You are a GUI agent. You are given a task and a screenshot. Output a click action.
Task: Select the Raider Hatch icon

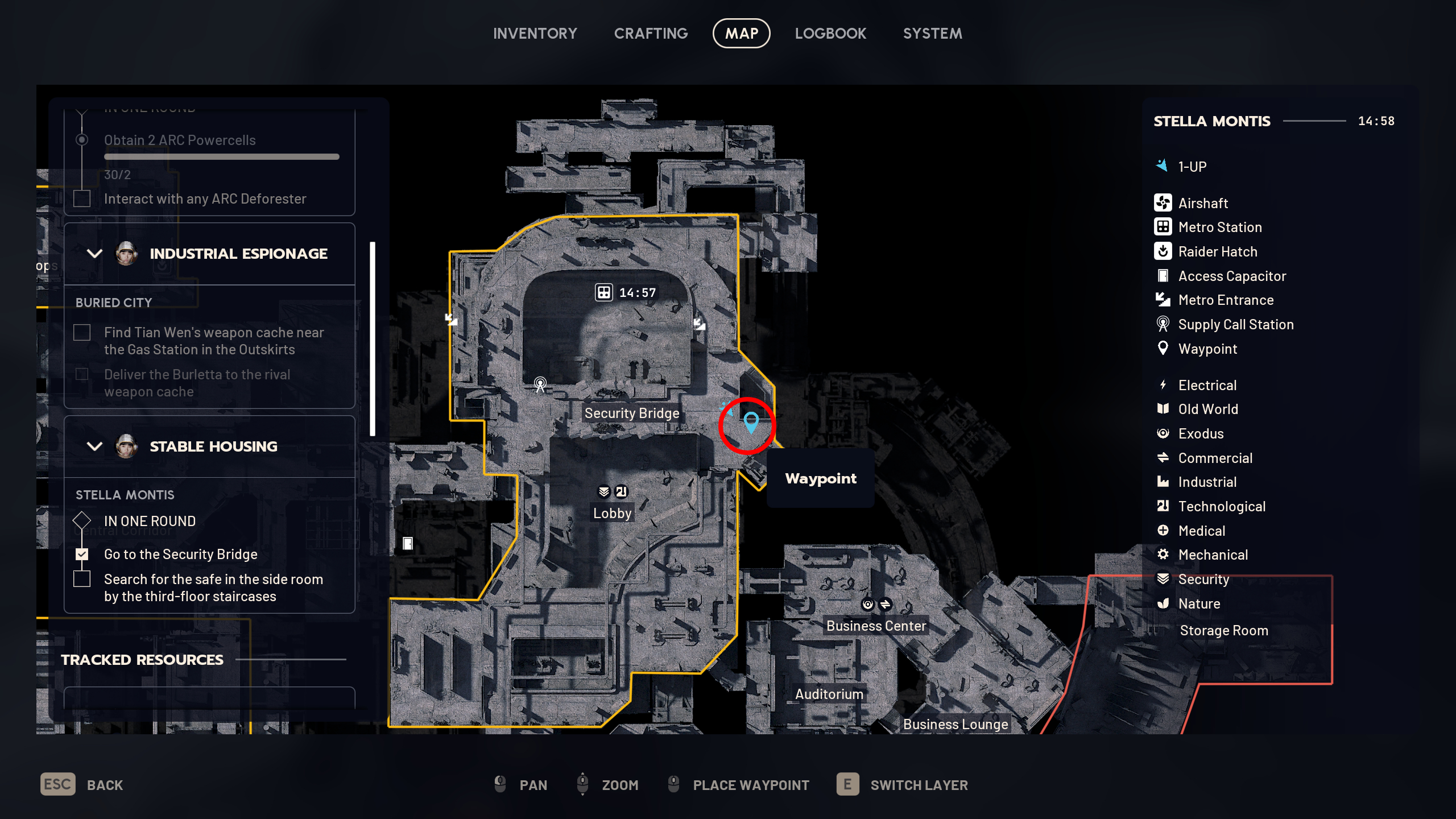click(1164, 251)
